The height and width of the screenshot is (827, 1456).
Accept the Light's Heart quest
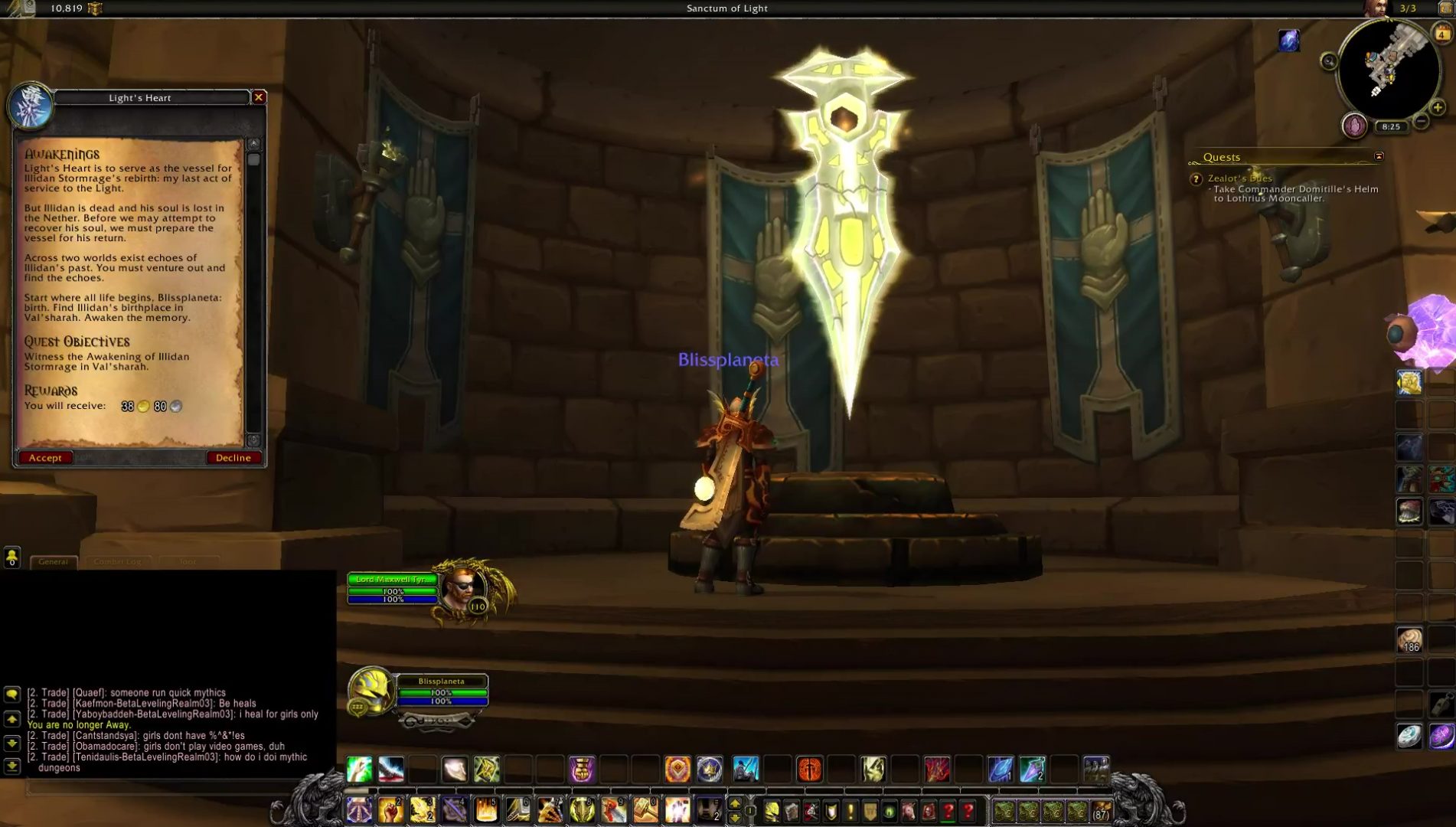click(45, 457)
